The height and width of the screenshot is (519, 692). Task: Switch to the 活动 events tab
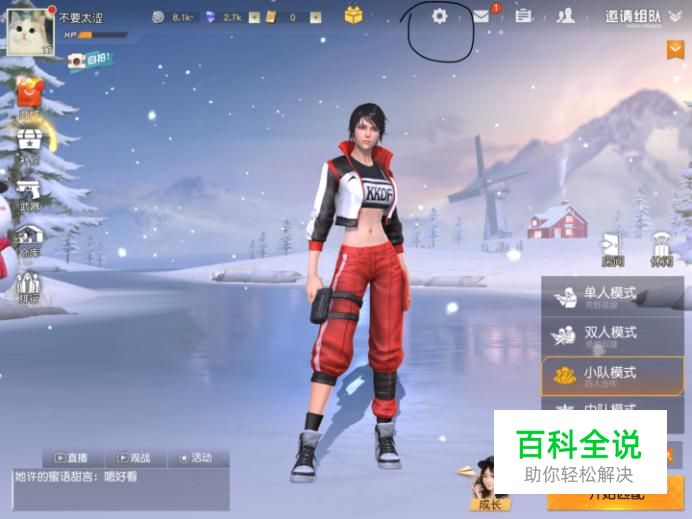point(195,458)
